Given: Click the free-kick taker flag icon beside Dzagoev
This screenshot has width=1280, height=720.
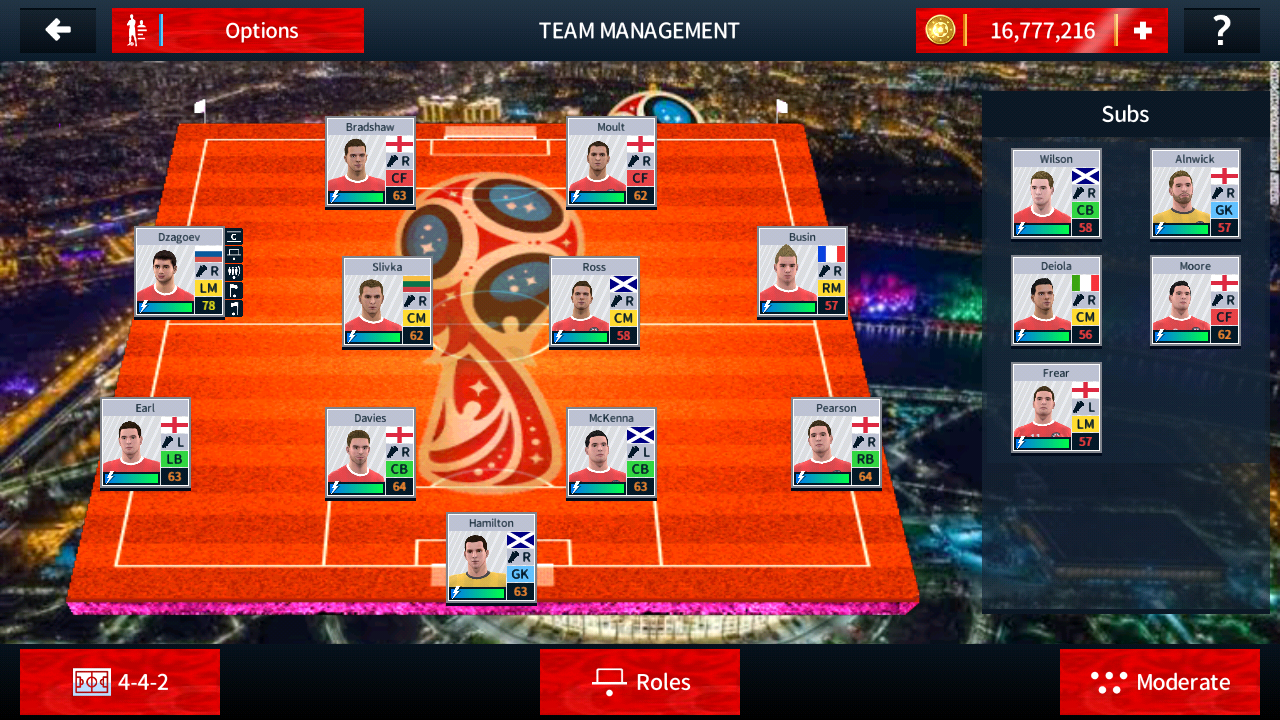Looking at the screenshot, I should pos(234,290).
